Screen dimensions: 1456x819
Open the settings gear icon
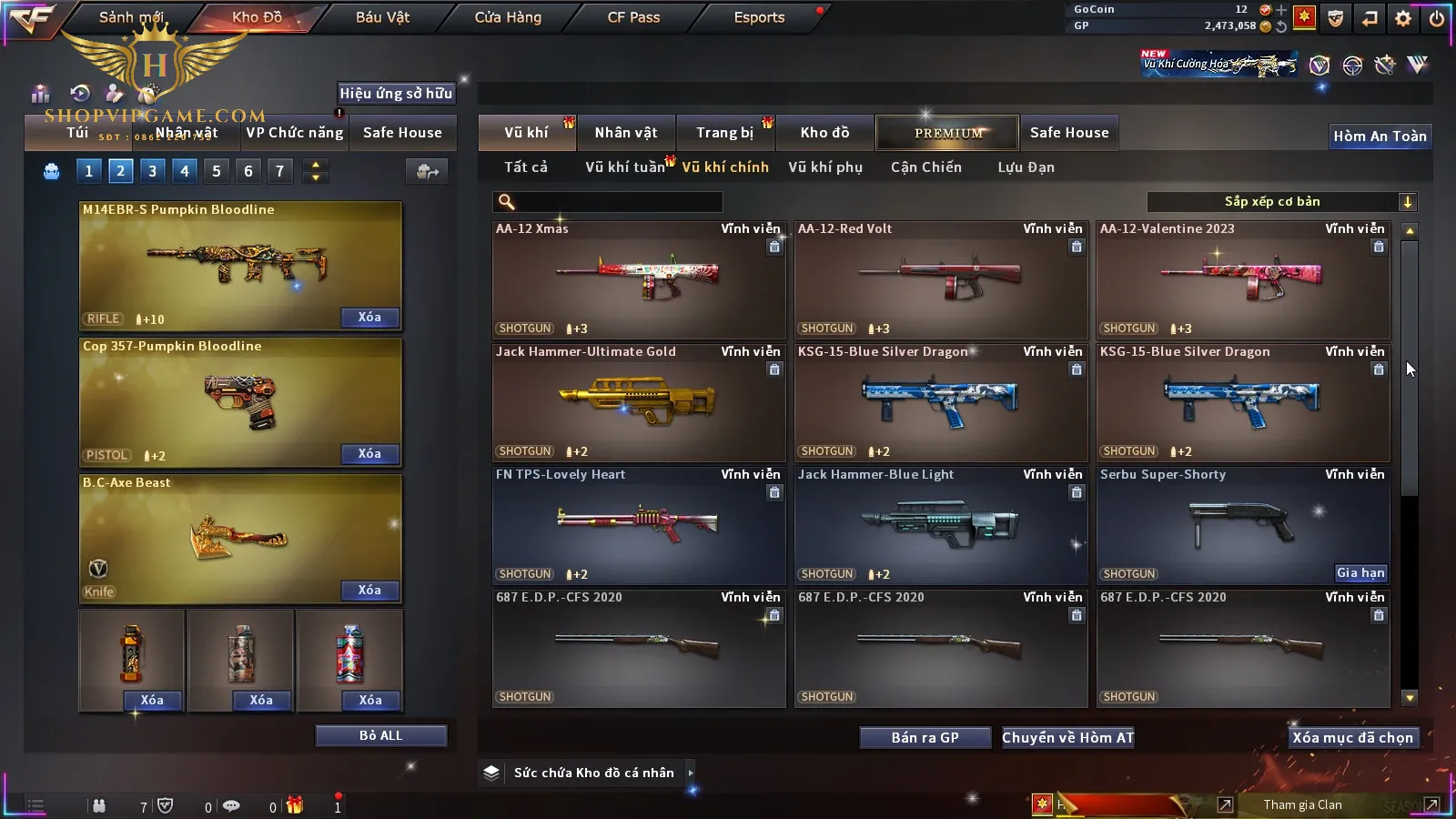click(x=1403, y=18)
